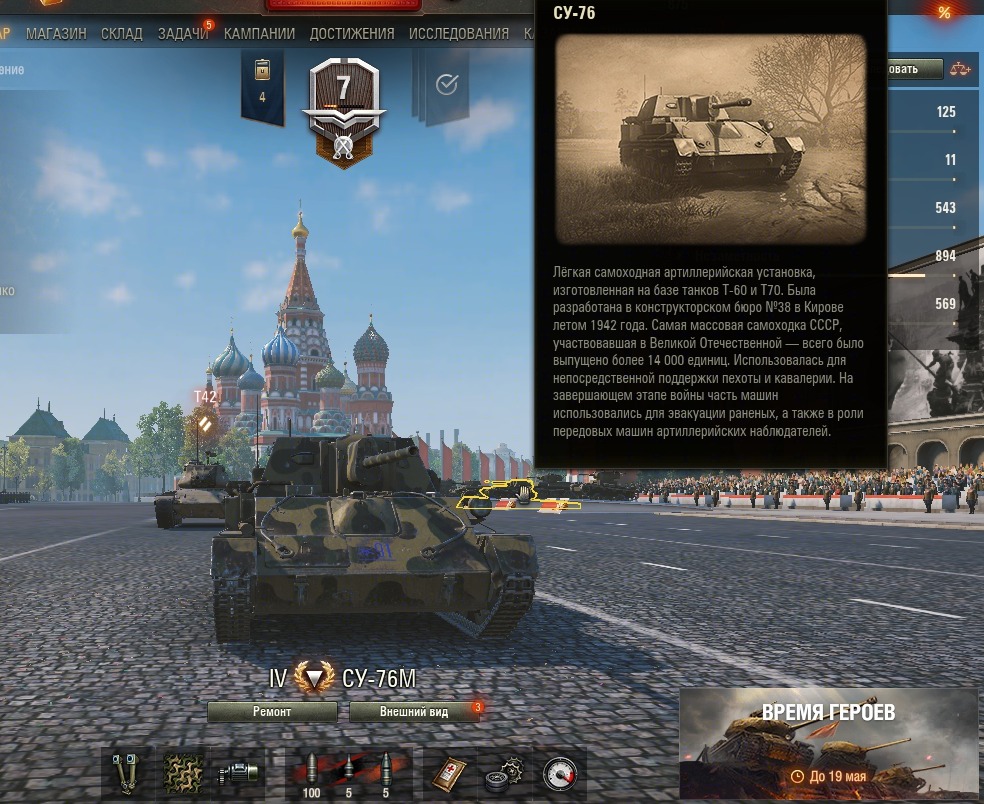Viewport: 984px width, 804px height.
Task: Go to the Склад (depot) tab
Action: tap(121, 33)
